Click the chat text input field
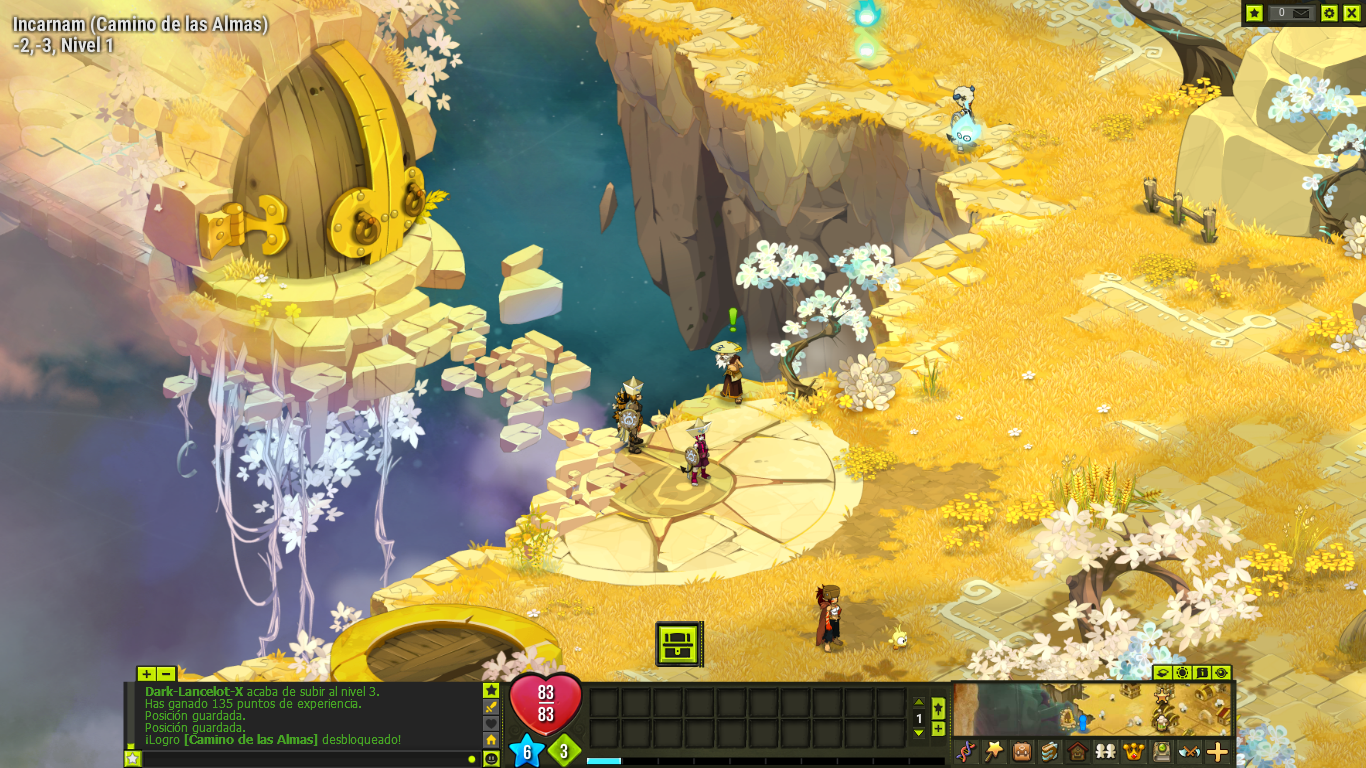Image resolution: width=1366 pixels, height=768 pixels. (300, 759)
